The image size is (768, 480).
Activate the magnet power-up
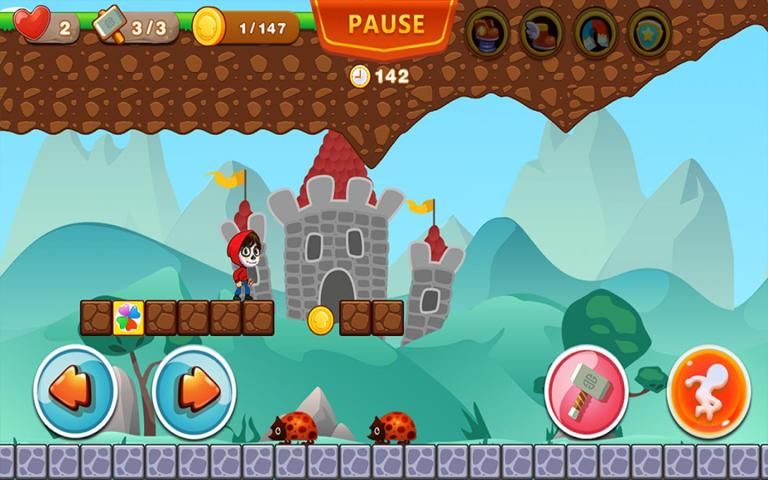coord(595,32)
